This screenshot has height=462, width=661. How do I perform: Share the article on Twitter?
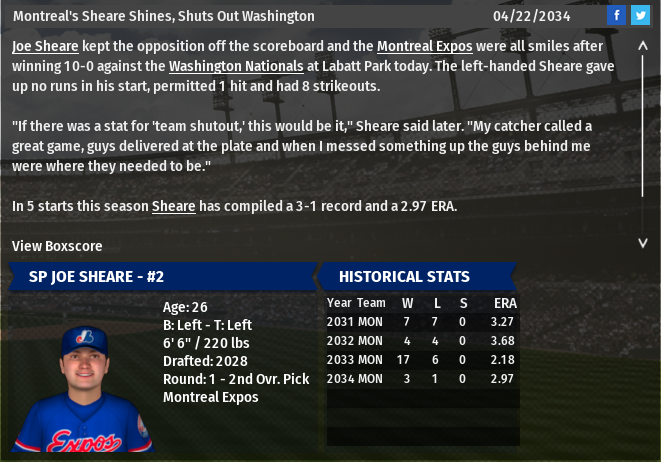pyautogui.click(x=640, y=15)
